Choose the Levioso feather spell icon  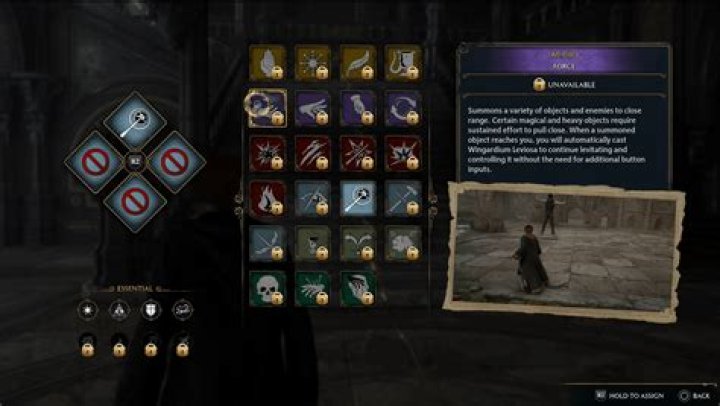click(358, 63)
